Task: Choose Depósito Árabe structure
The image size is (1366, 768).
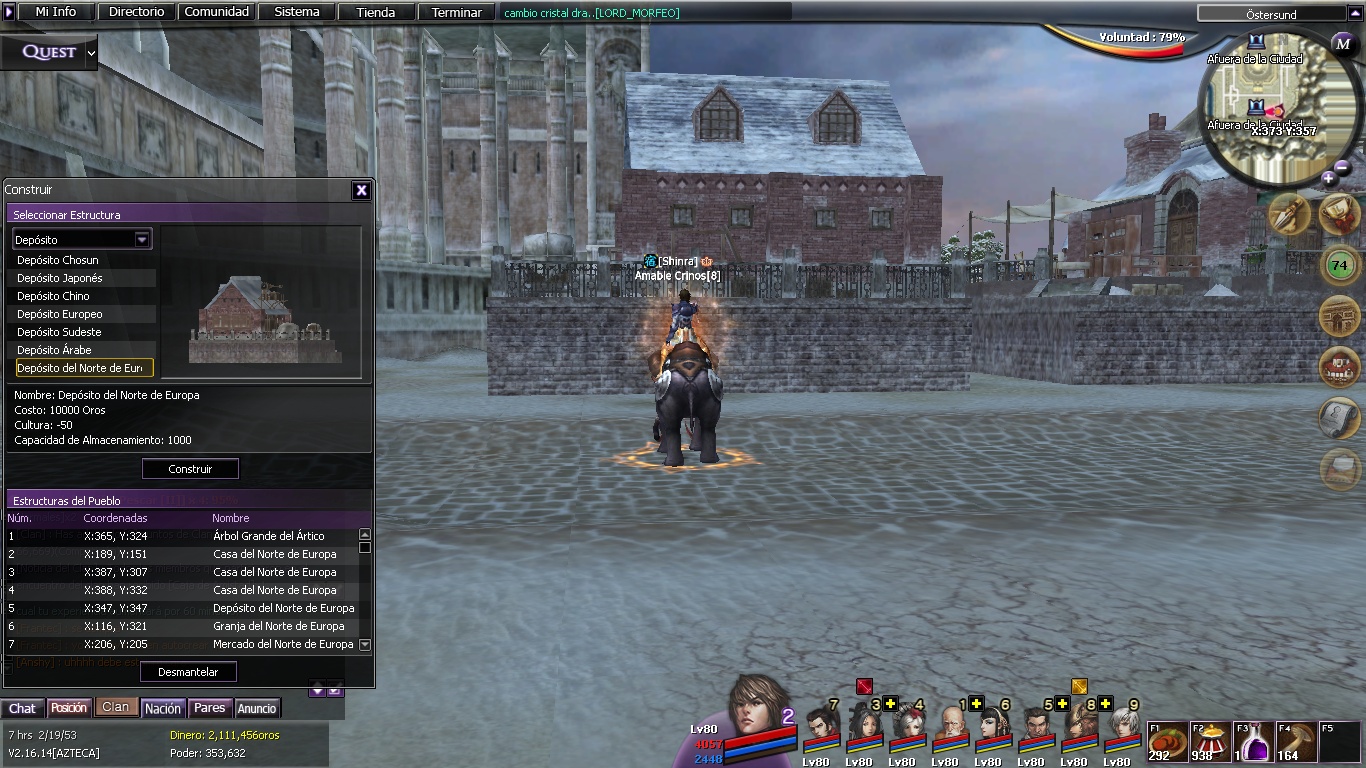Action: click(54, 350)
